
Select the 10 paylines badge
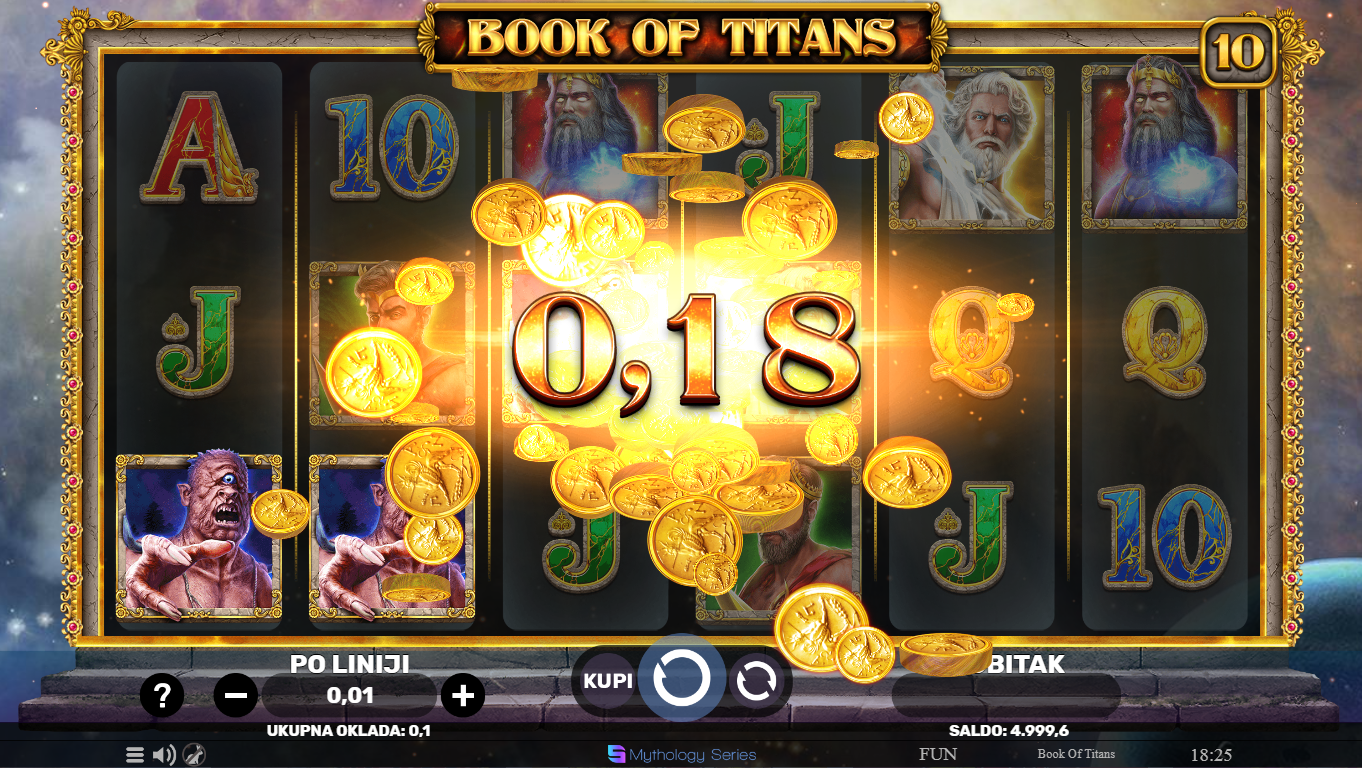(1238, 52)
